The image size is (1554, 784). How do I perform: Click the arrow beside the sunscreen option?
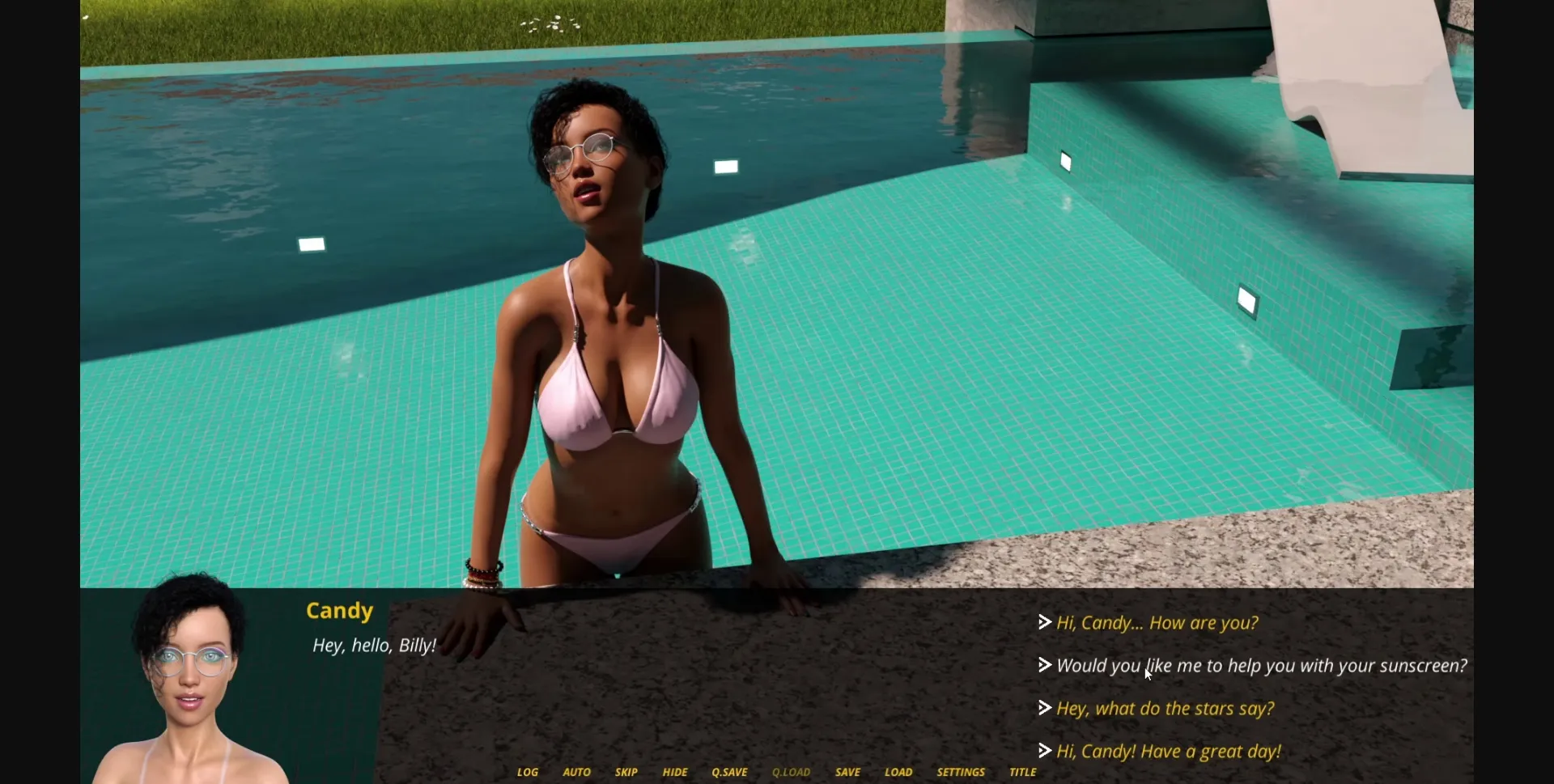pyautogui.click(x=1044, y=665)
